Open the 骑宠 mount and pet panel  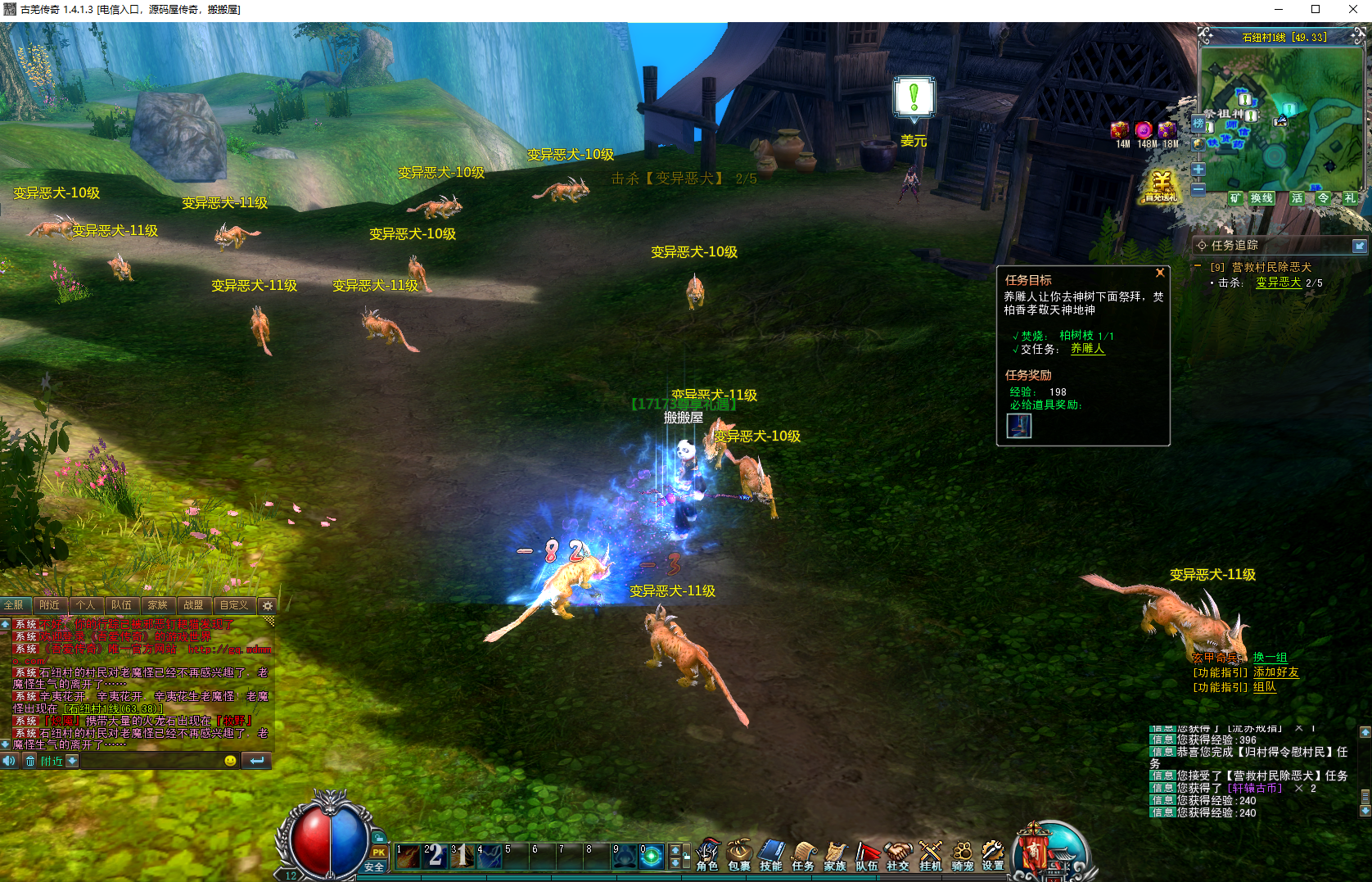(962, 857)
